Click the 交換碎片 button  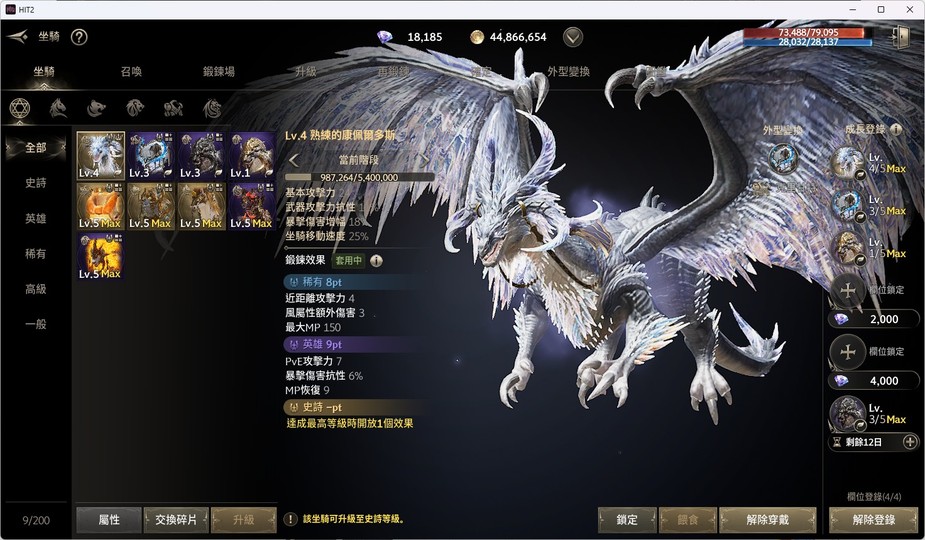point(176,520)
